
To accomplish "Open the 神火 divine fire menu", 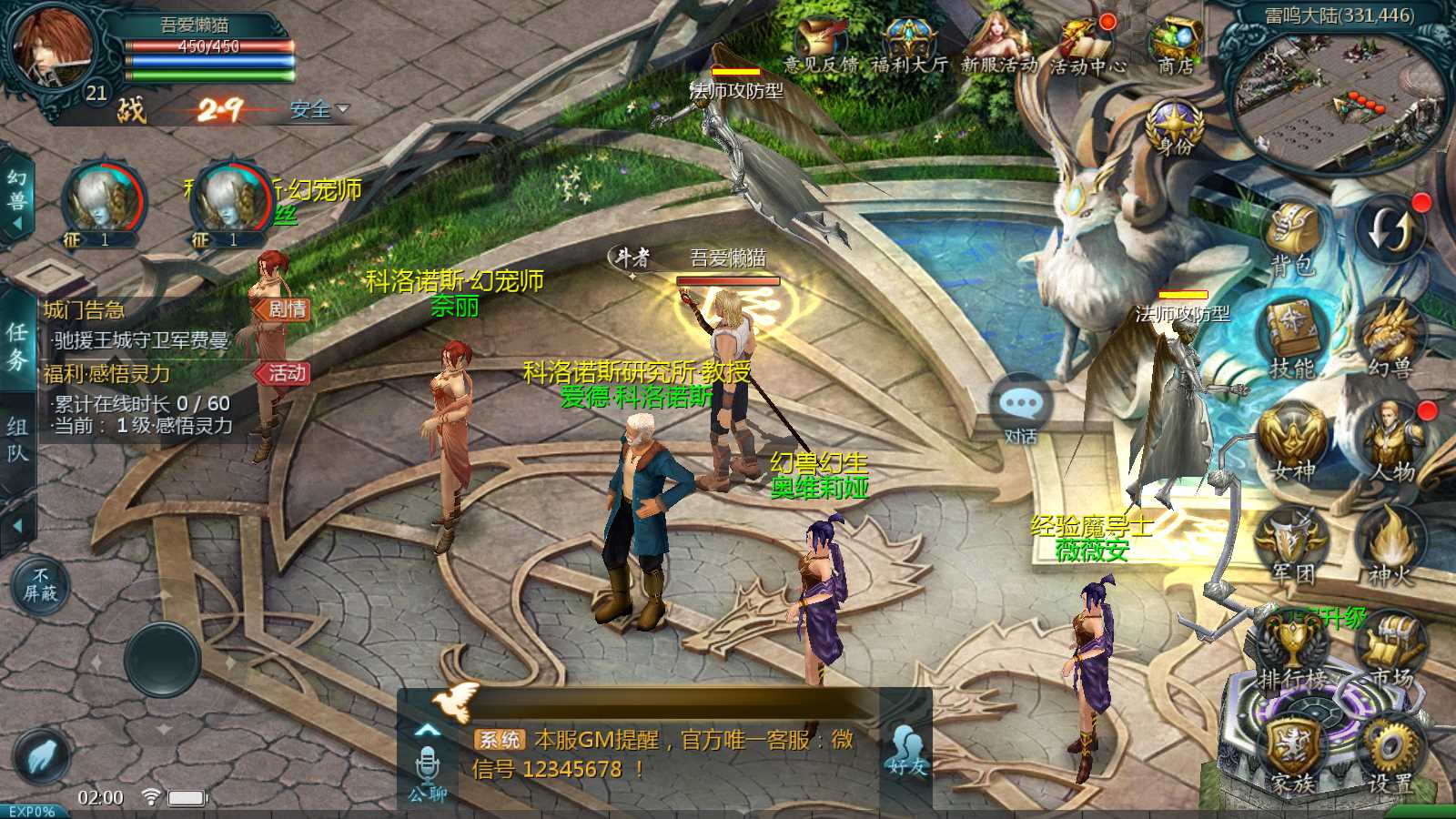I will tap(1390, 544).
